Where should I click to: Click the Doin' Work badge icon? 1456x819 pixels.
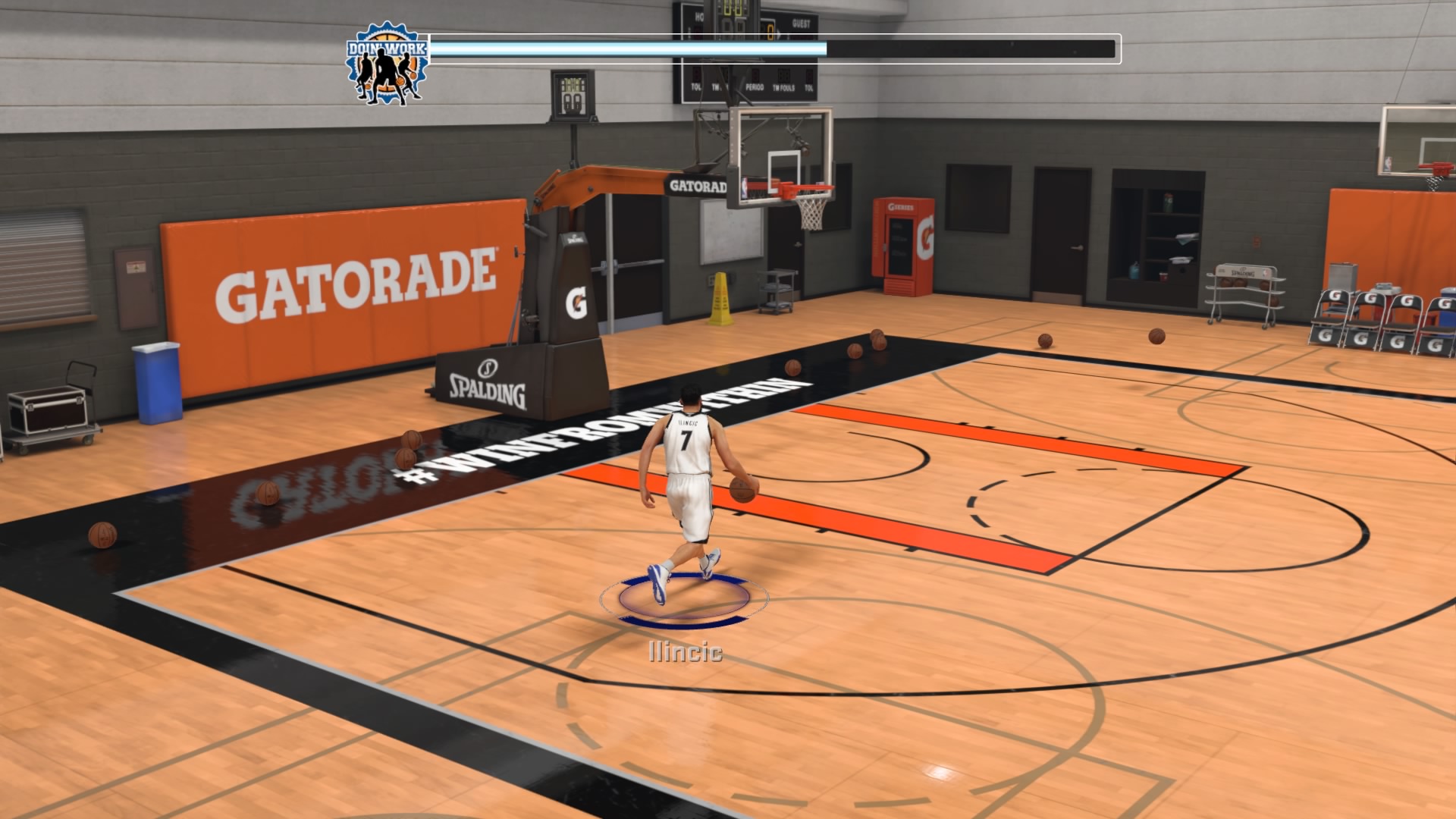(387, 64)
